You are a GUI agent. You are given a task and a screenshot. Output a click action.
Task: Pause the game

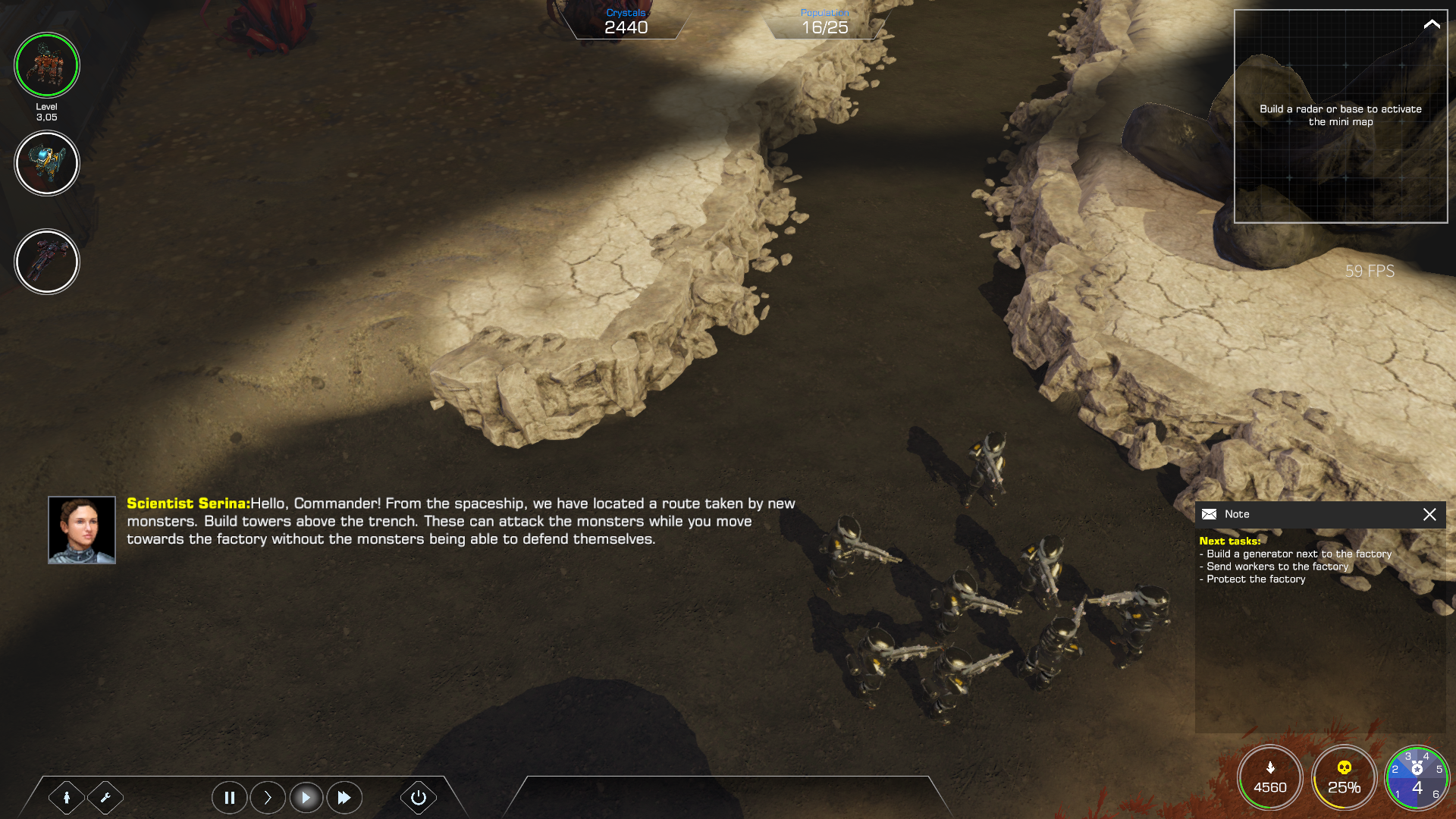[x=229, y=797]
